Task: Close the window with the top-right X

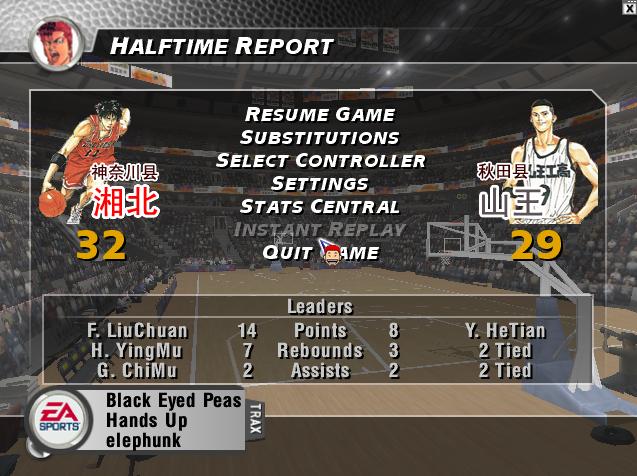Action: pos(629,7)
